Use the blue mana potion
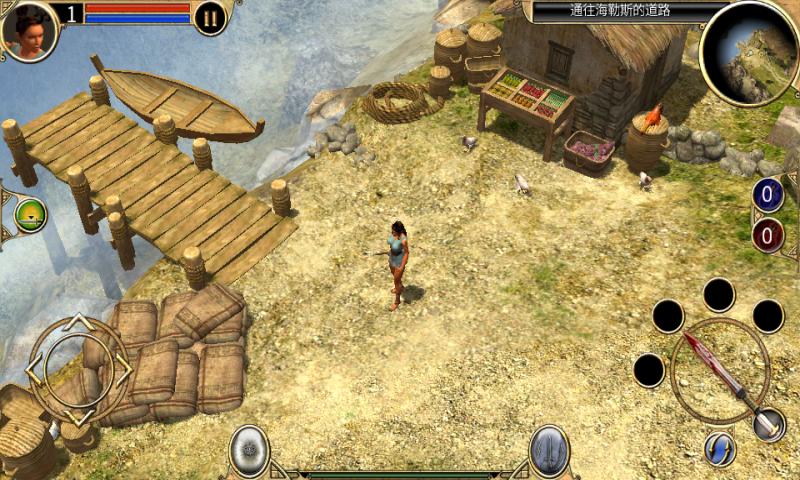 pyautogui.click(x=768, y=194)
